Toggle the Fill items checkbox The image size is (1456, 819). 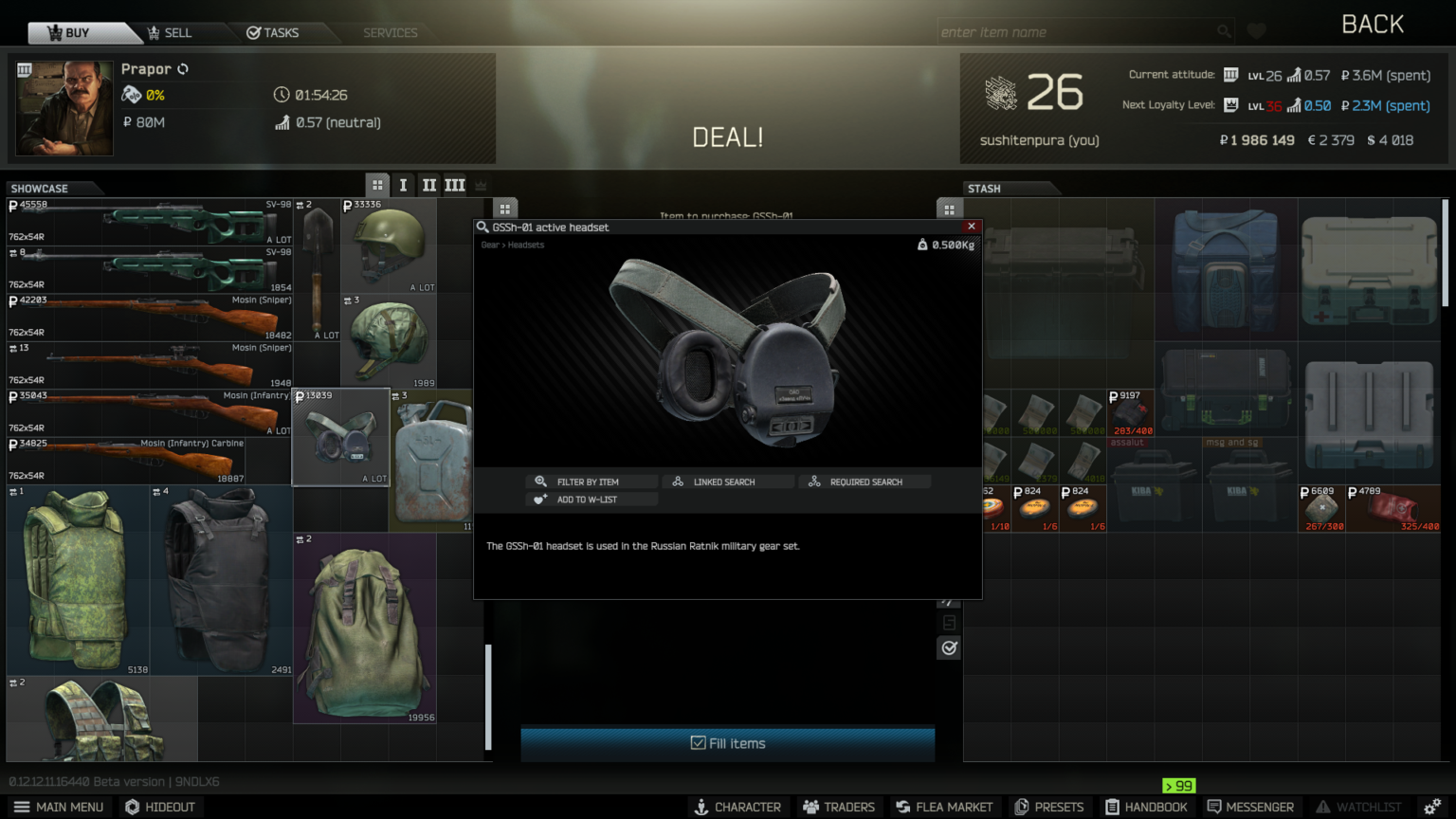(x=699, y=743)
